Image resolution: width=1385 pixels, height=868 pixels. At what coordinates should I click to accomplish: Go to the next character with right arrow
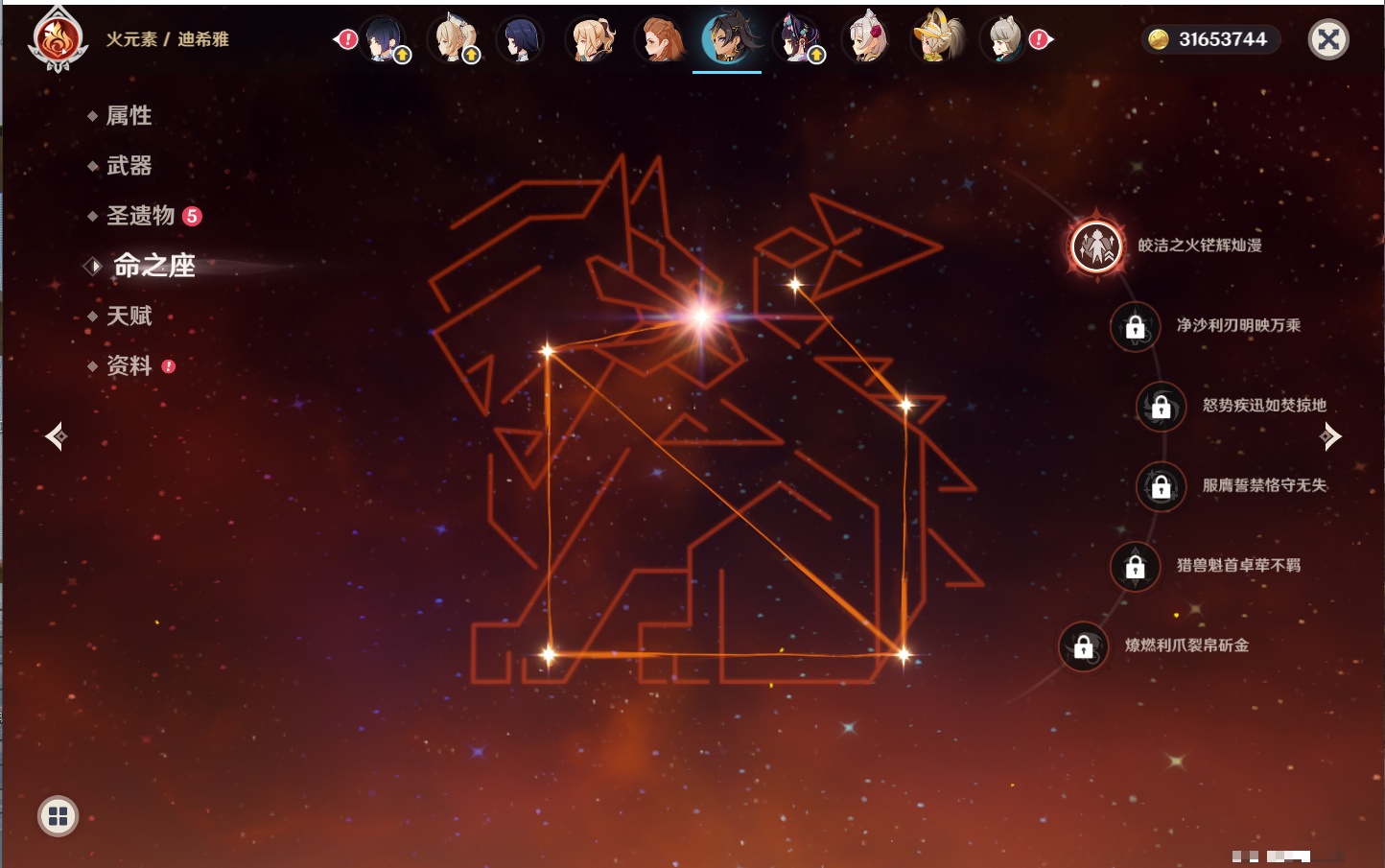pyautogui.click(x=1330, y=436)
